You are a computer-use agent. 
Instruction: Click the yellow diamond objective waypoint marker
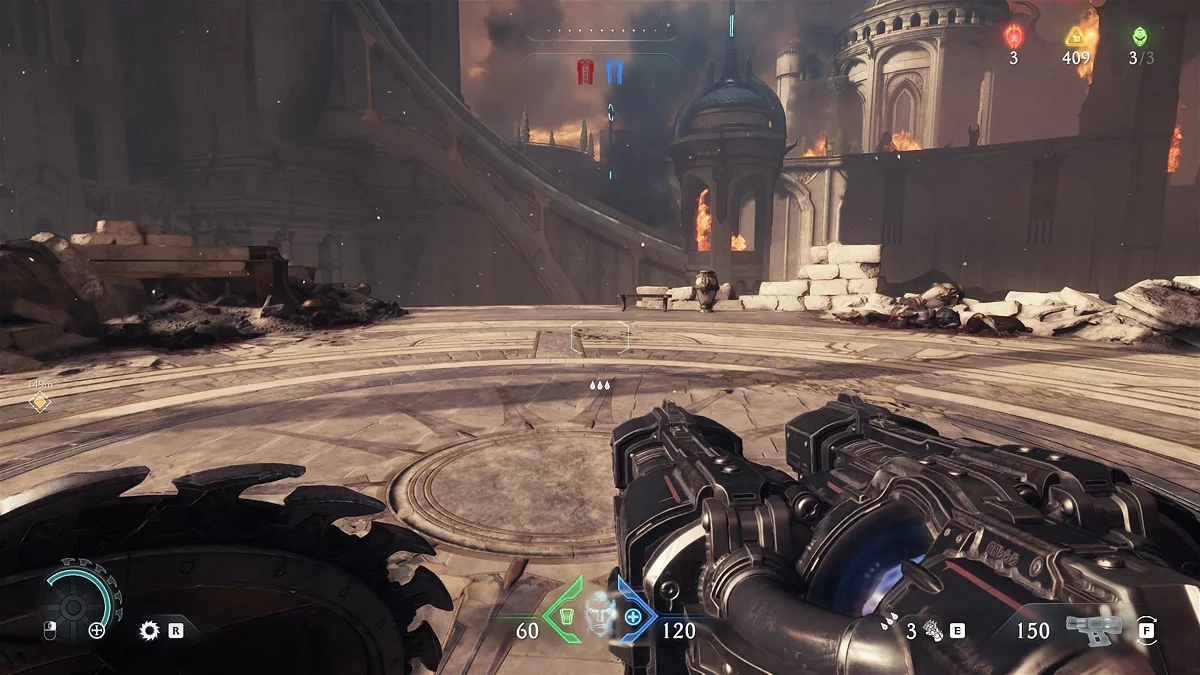coord(39,402)
